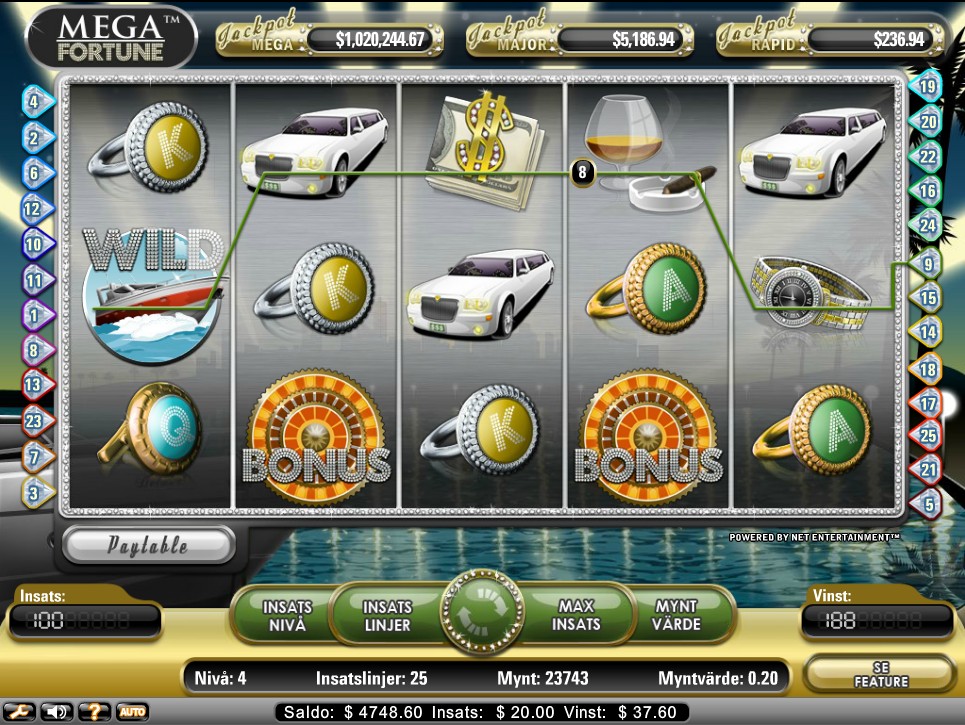Image resolution: width=965 pixels, height=725 pixels.
Task: Select payline marker number 4
Action: tap(36, 101)
